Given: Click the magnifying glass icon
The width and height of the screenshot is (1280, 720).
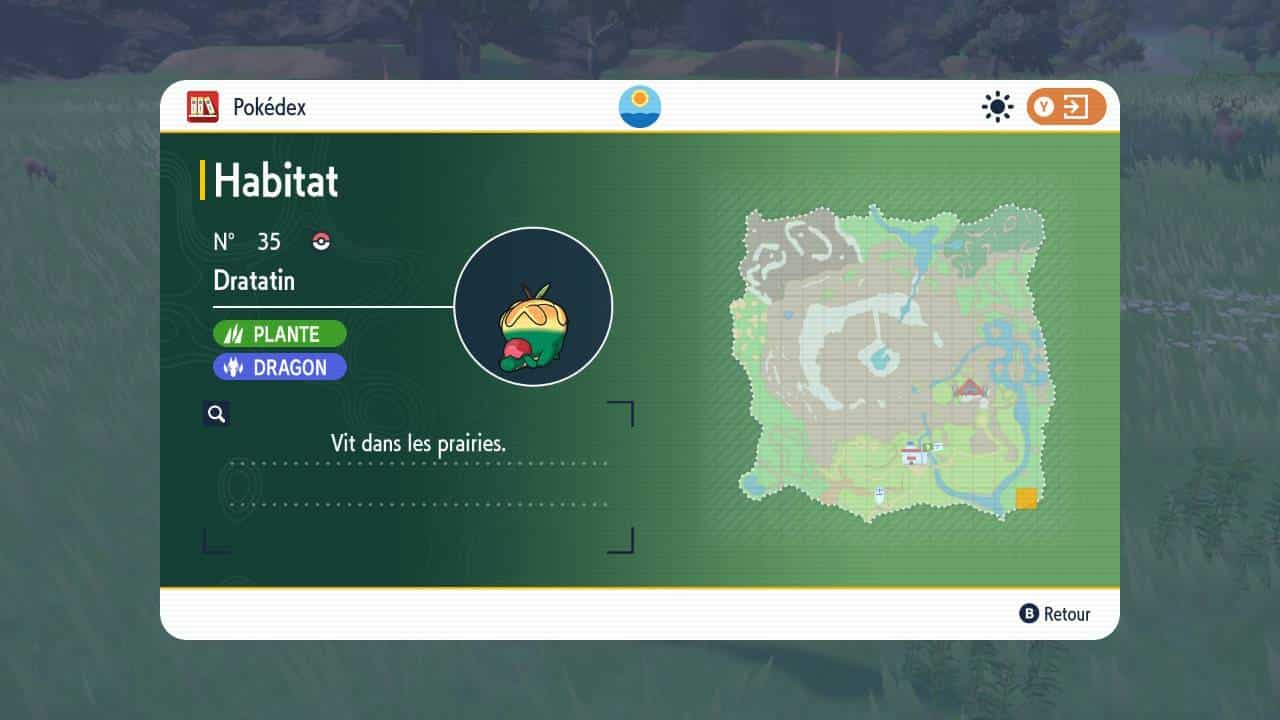Looking at the screenshot, I should click(x=216, y=414).
